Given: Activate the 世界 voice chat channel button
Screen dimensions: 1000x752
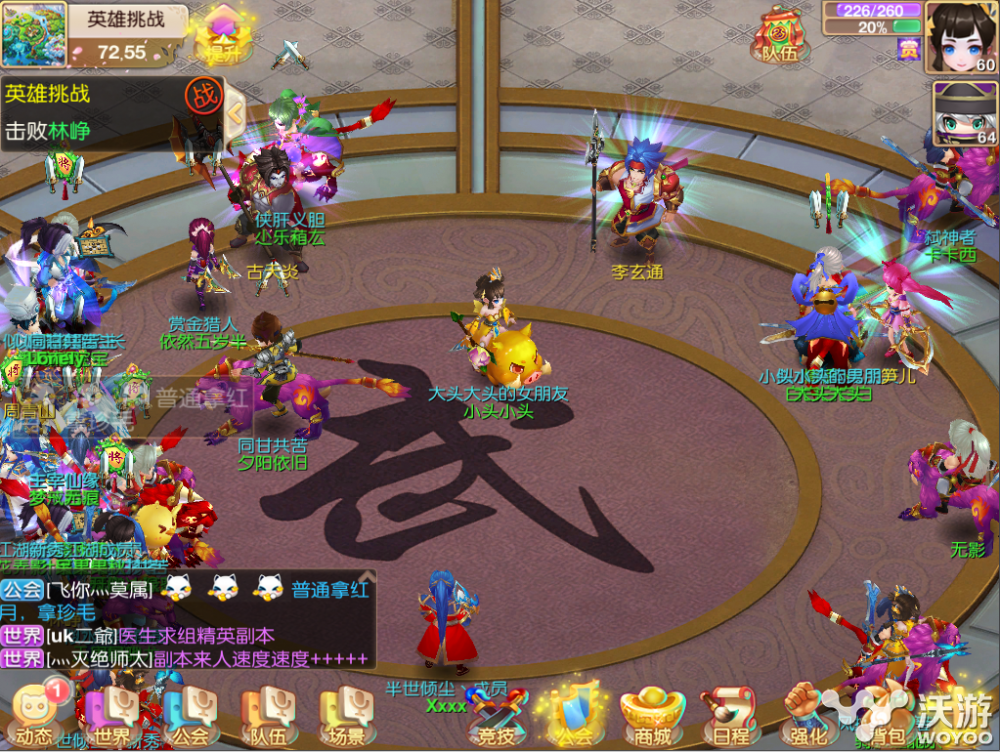Looking at the screenshot, I should pos(111,714).
